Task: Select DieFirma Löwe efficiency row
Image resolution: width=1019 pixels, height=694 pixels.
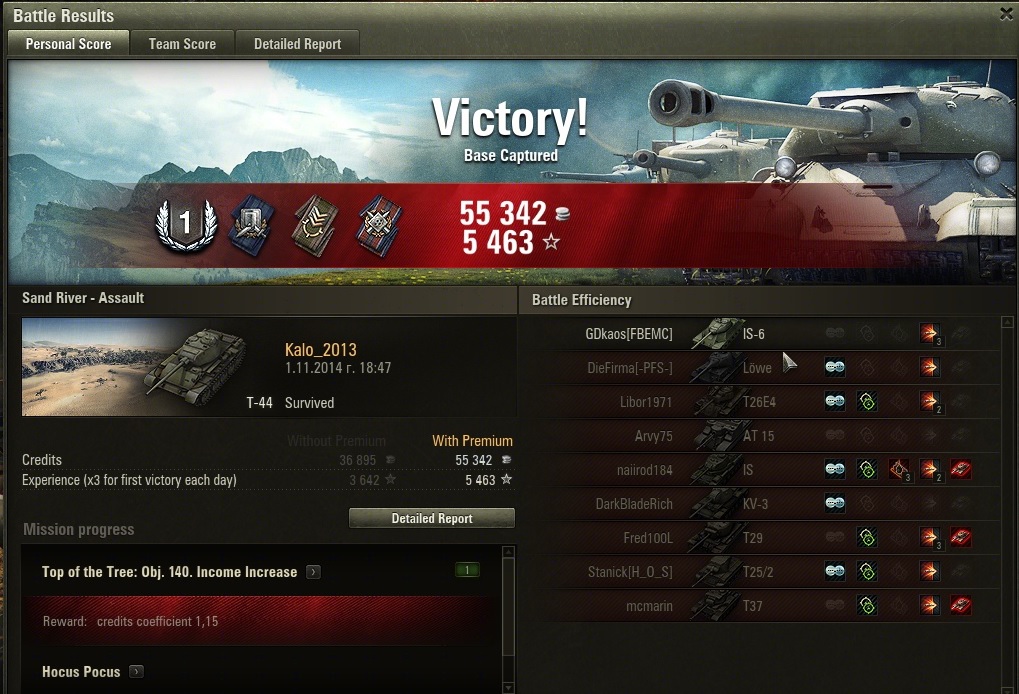Action: point(758,368)
